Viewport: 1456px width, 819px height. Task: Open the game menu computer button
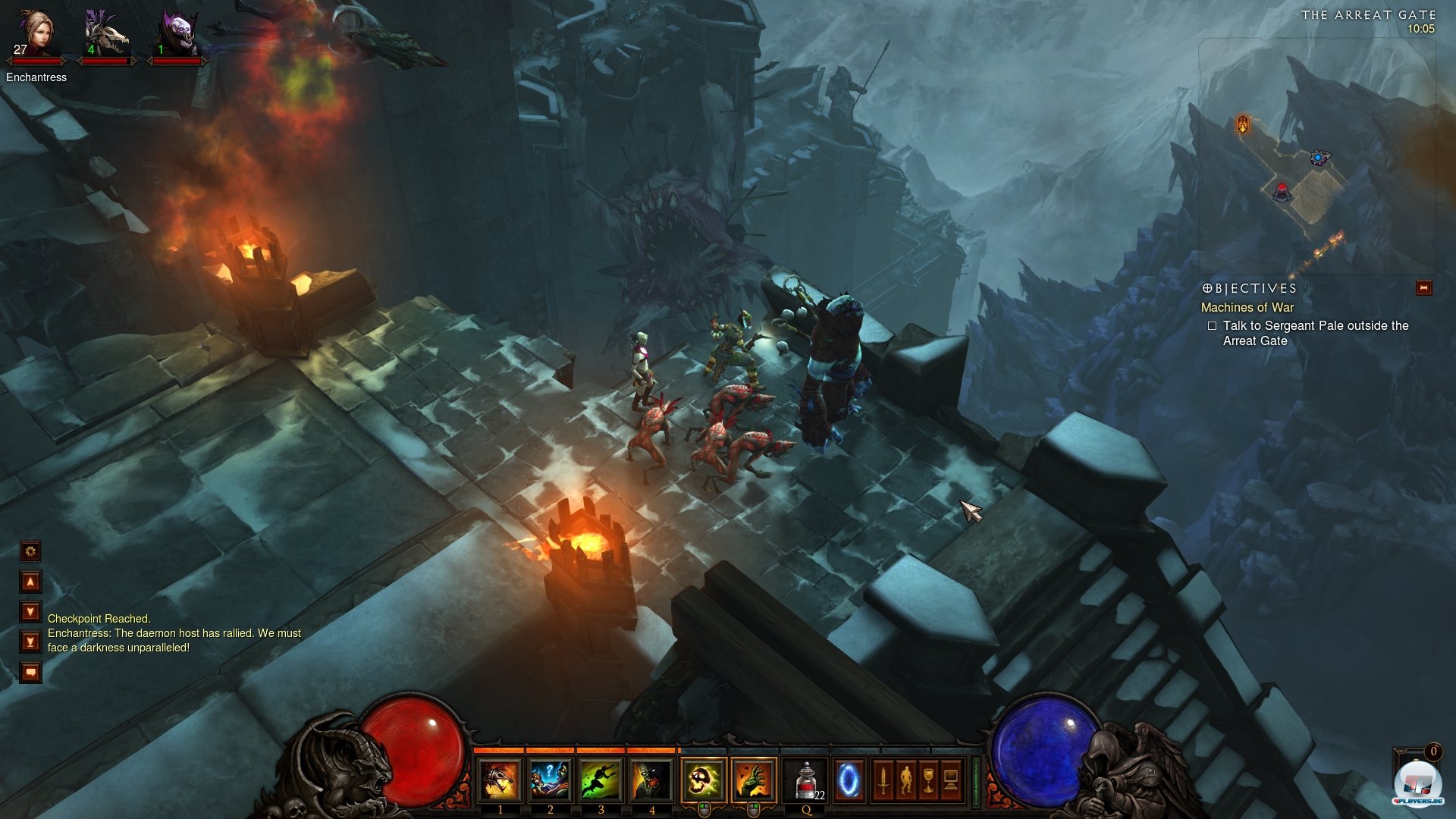[951, 780]
